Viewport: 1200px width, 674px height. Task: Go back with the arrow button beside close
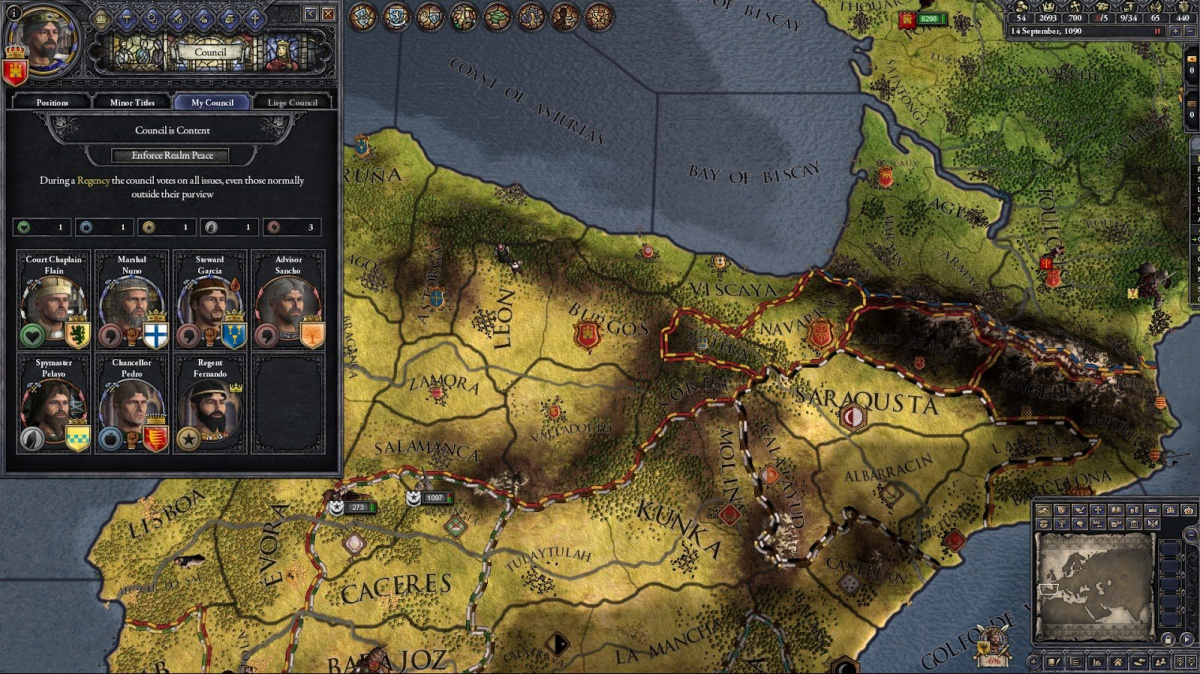tap(311, 14)
